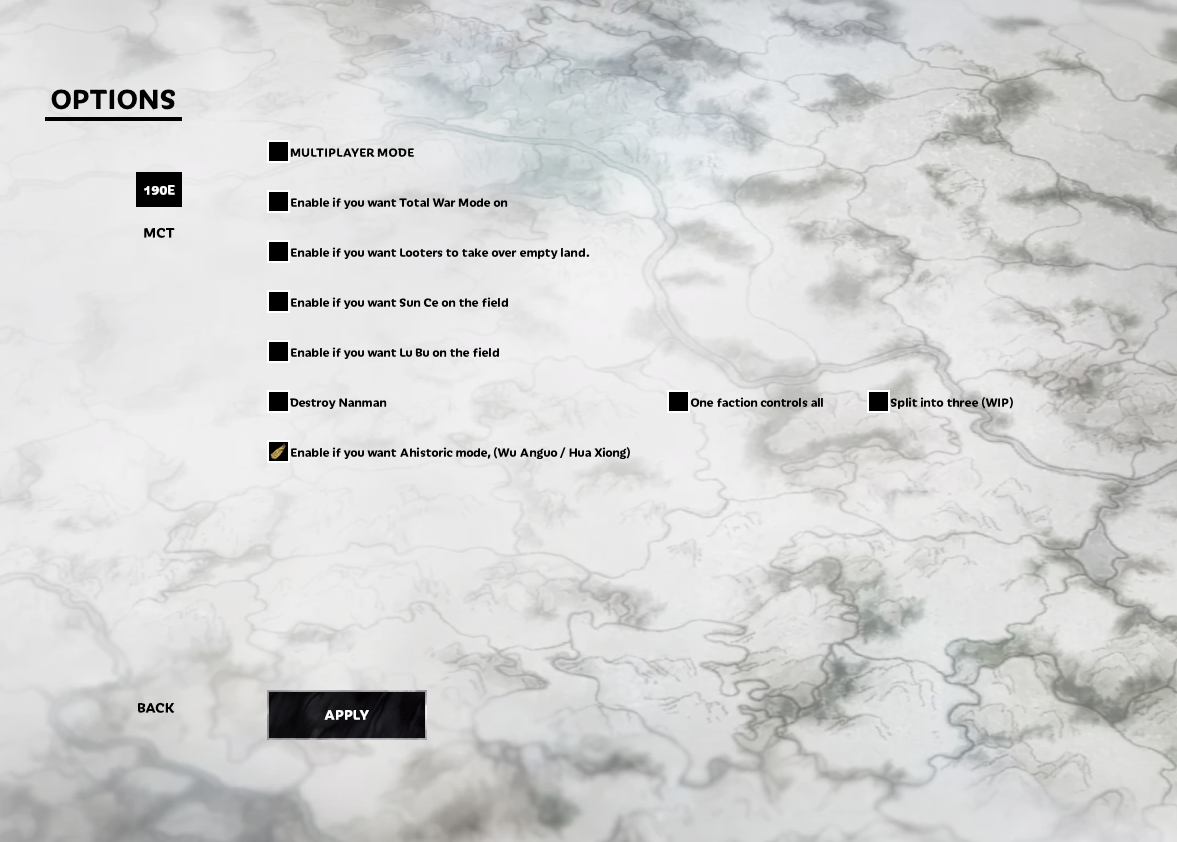Apply the current option settings
The width and height of the screenshot is (1177, 842).
coord(346,715)
